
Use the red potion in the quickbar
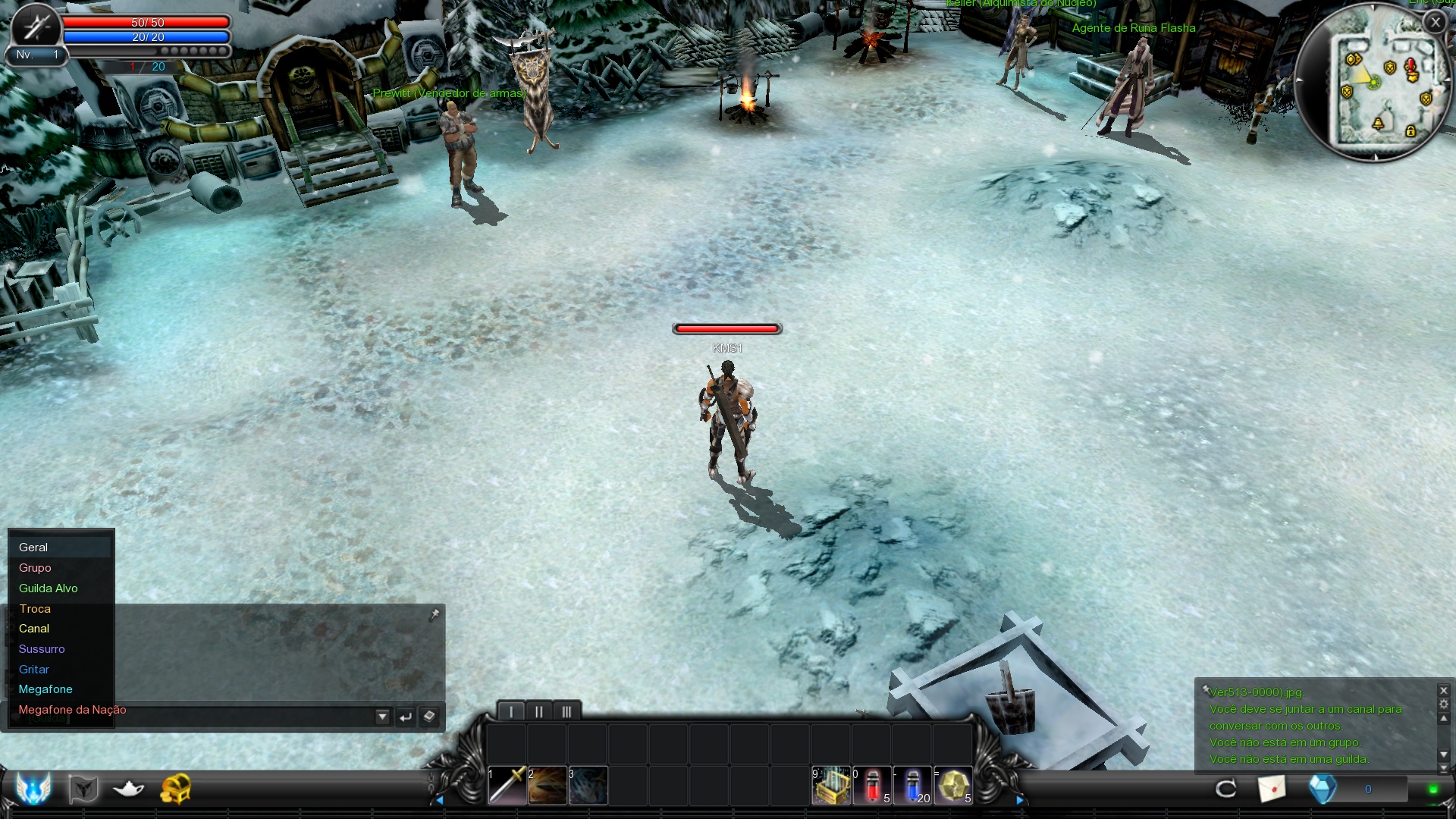point(872,786)
